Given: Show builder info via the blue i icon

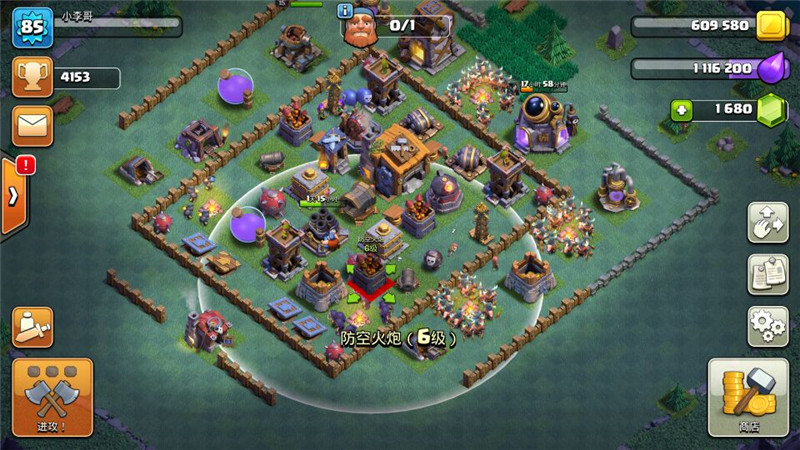Looking at the screenshot, I should point(346,11).
